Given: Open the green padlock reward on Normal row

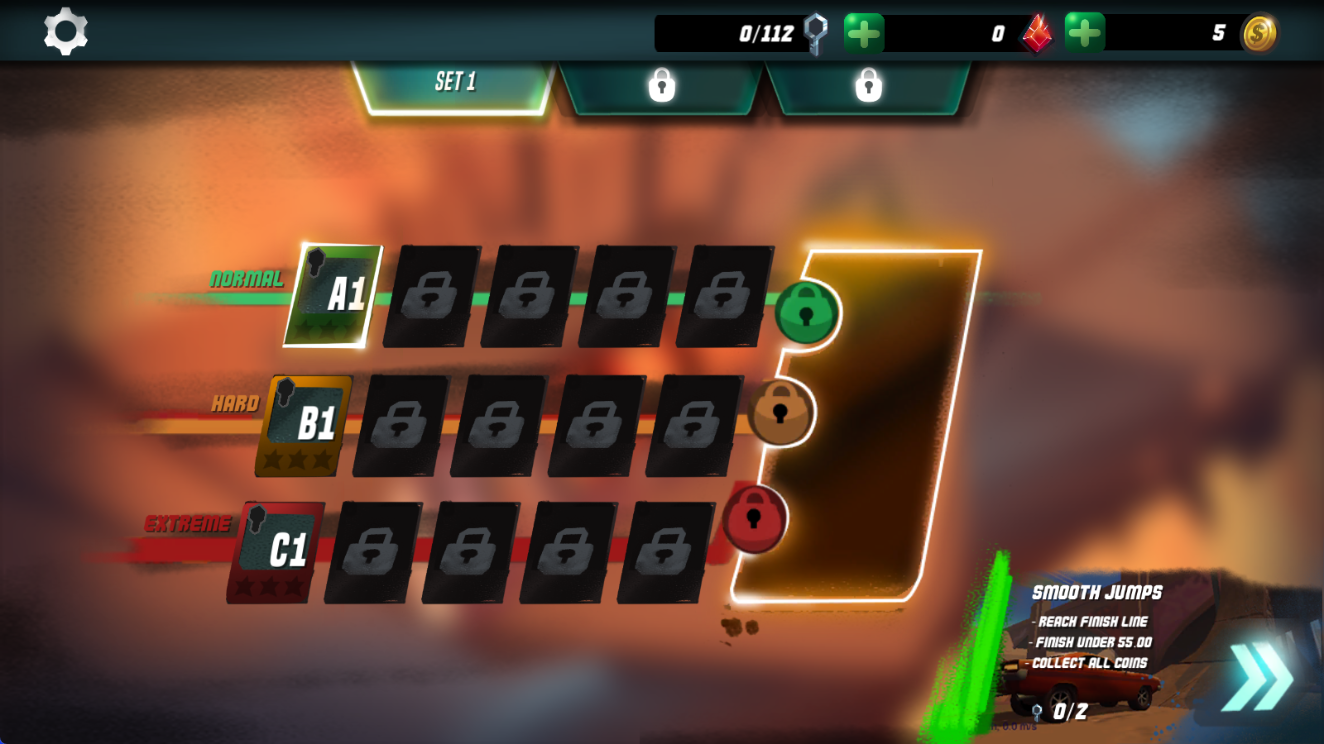Looking at the screenshot, I should (x=805, y=313).
